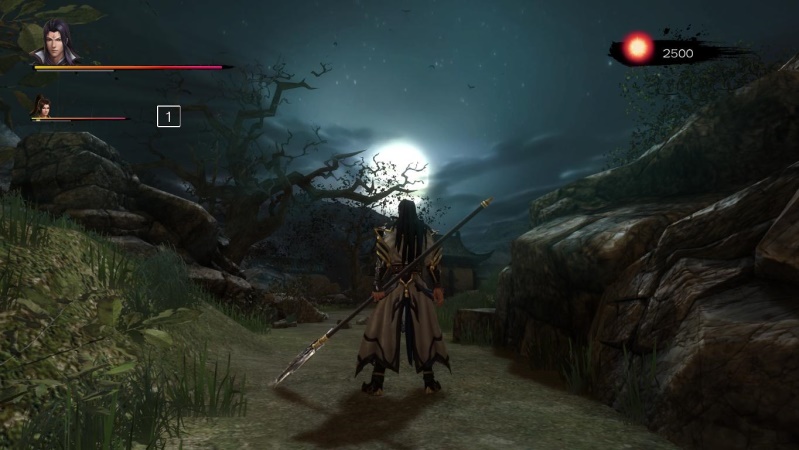Switch to the small companion portrait
This screenshot has height=450, width=799.
point(42,105)
